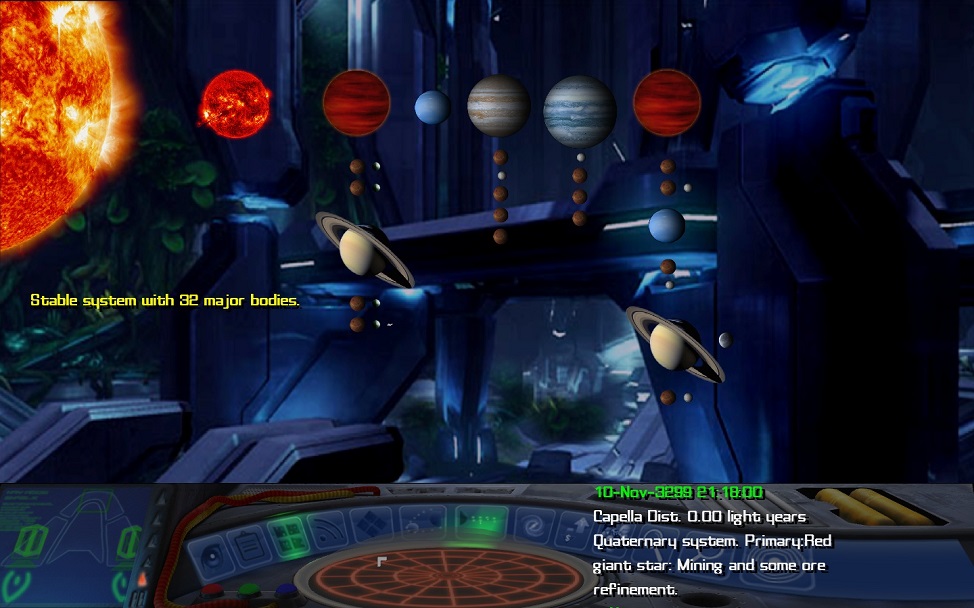The image size is (974, 608).
Task: Select the glowing green grid icon
Action: click(289, 534)
